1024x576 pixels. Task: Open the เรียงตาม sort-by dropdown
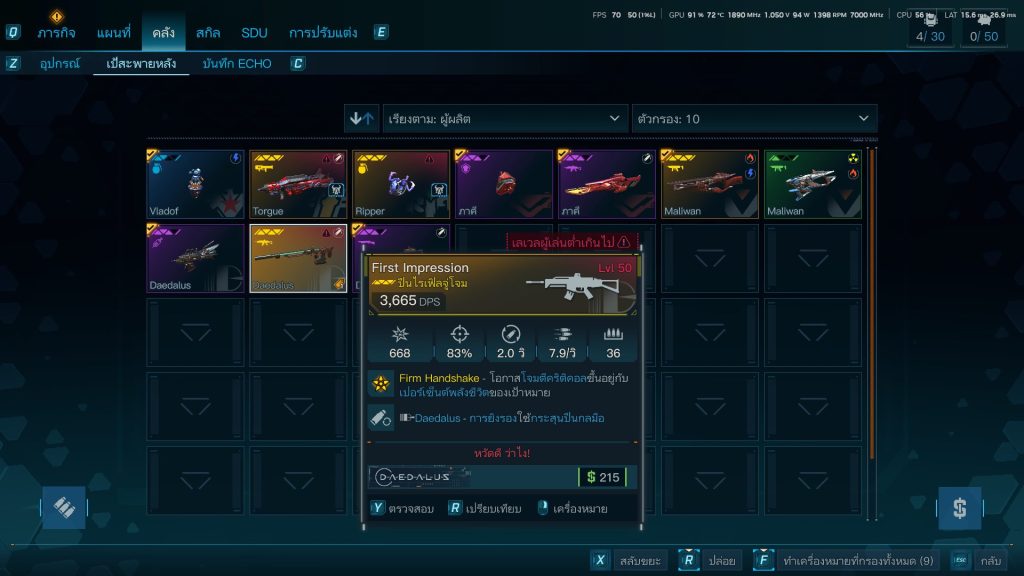click(505, 119)
